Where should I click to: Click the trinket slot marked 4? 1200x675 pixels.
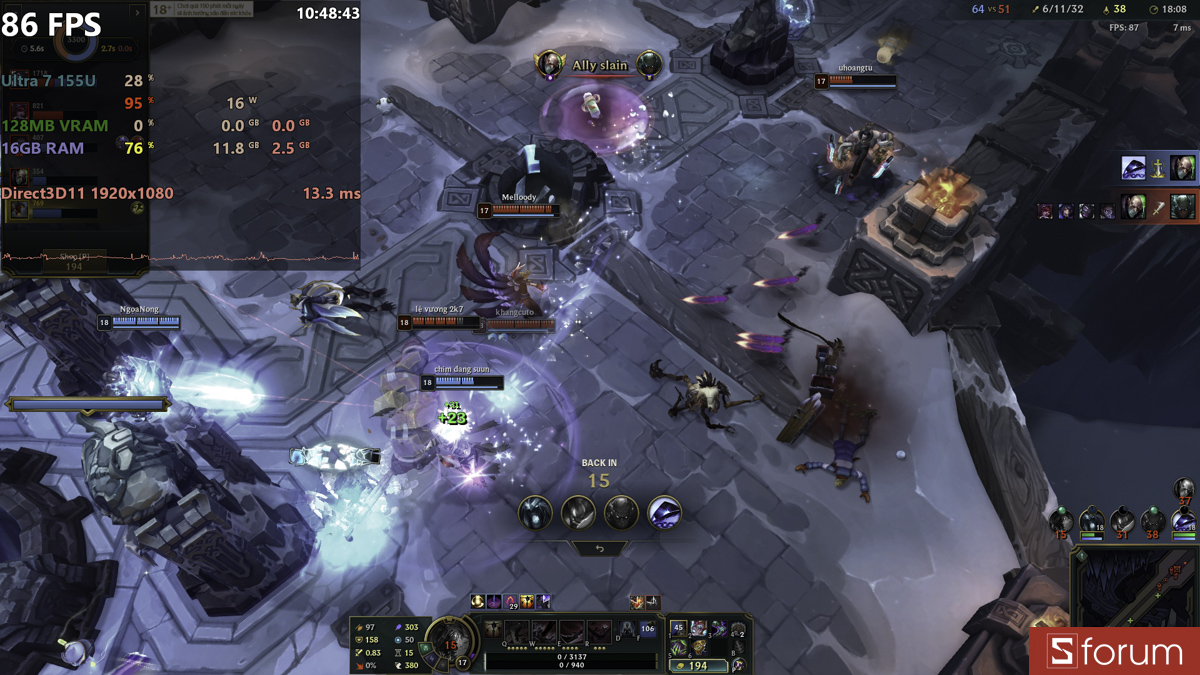(x=738, y=630)
